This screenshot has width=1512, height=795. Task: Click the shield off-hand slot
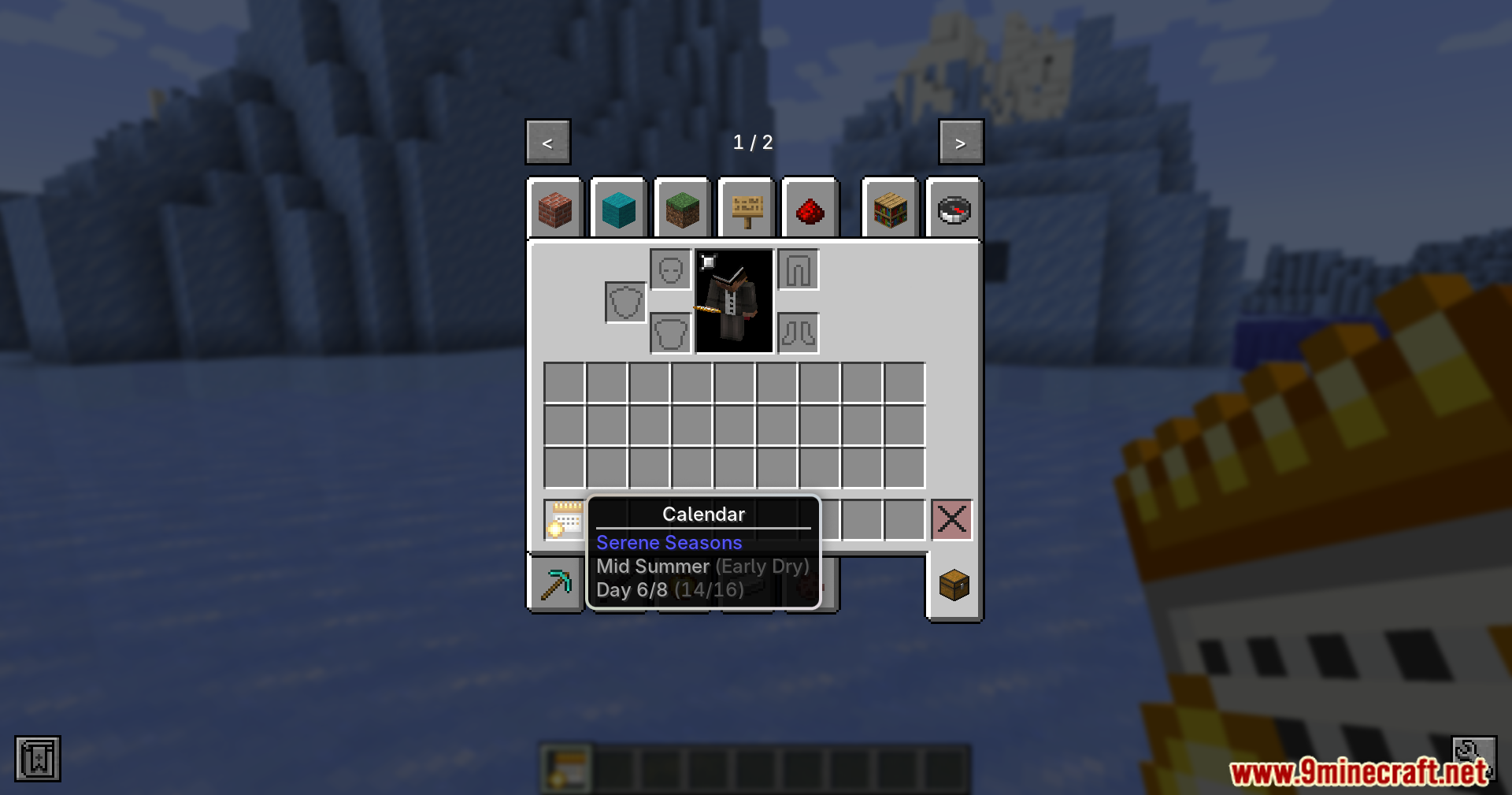(624, 302)
